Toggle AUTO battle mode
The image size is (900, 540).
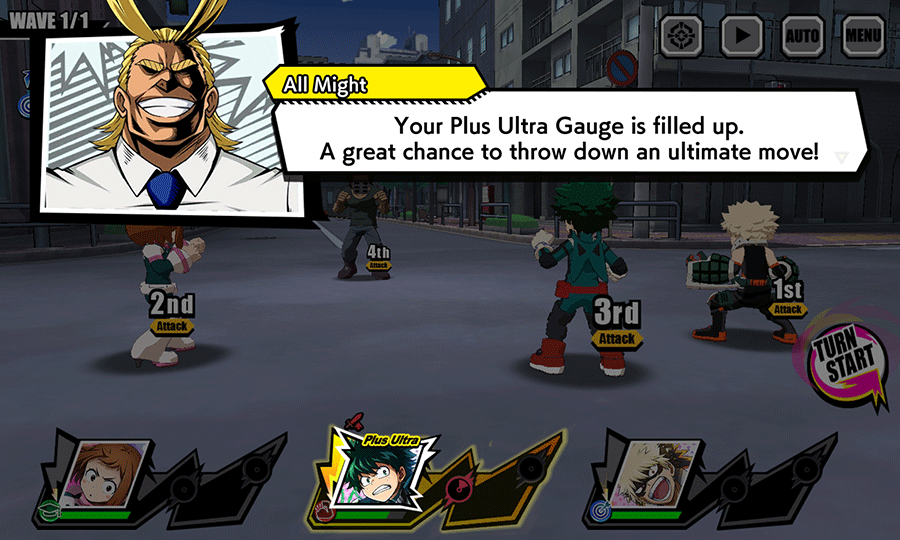tap(802, 37)
